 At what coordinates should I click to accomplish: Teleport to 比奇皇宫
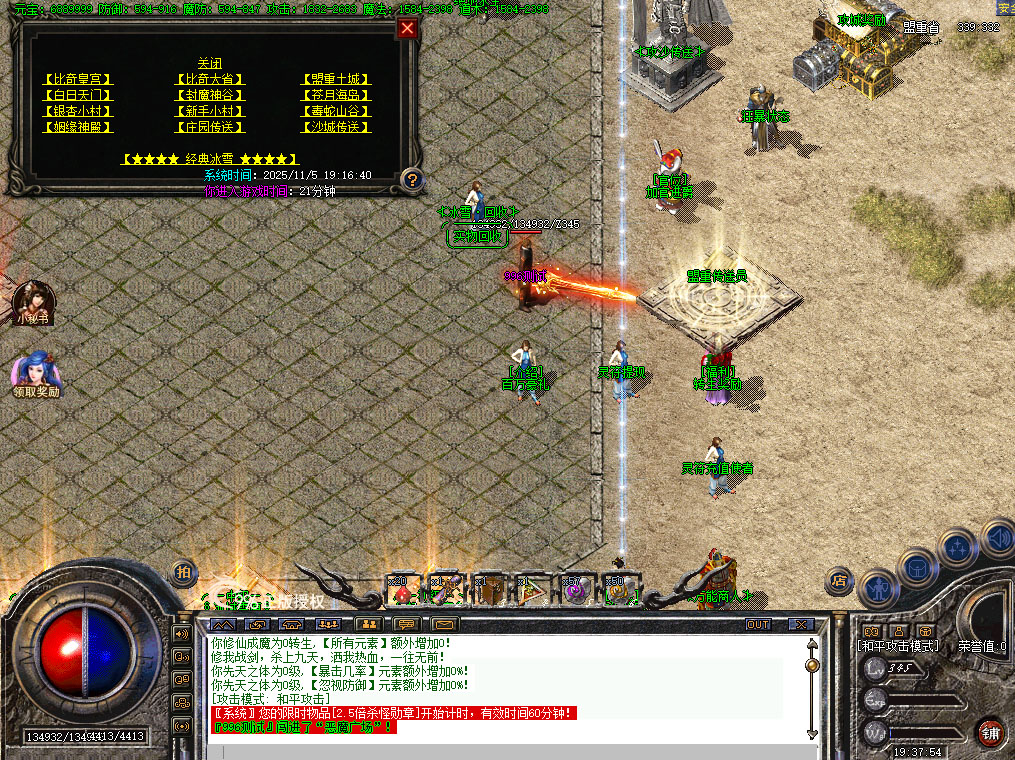(x=79, y=79)
